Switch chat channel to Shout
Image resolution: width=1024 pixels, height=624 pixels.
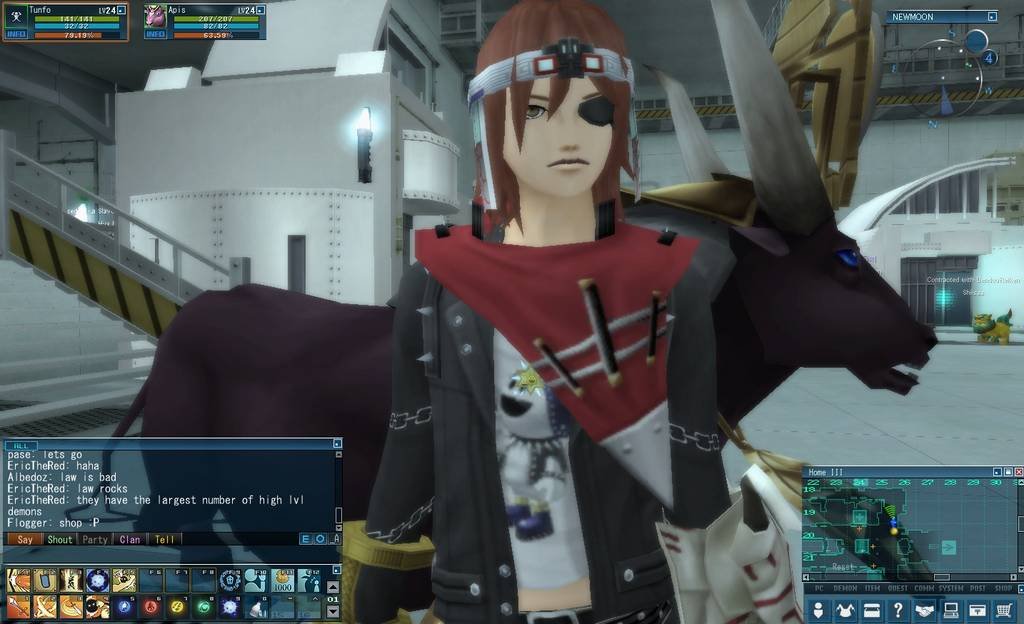(60, 539)
